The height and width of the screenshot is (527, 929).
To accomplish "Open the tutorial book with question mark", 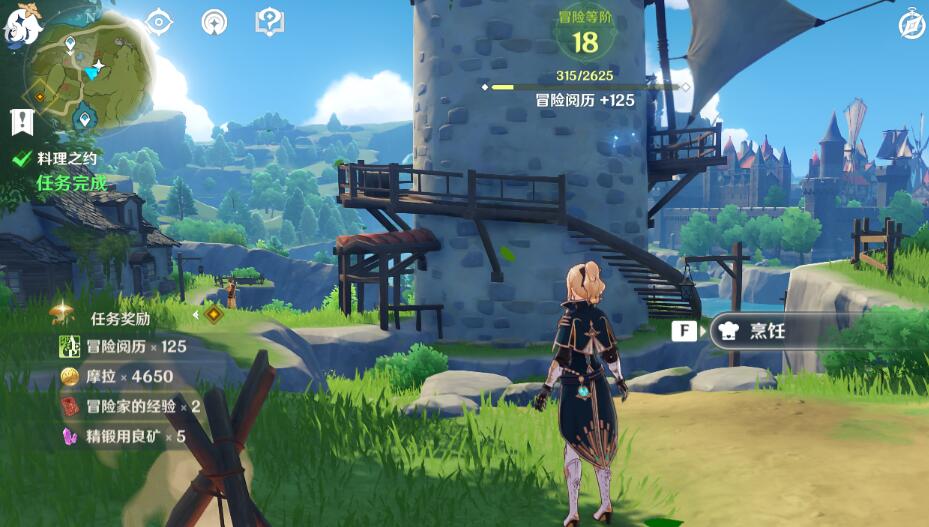I will click(x=269, y=21).
